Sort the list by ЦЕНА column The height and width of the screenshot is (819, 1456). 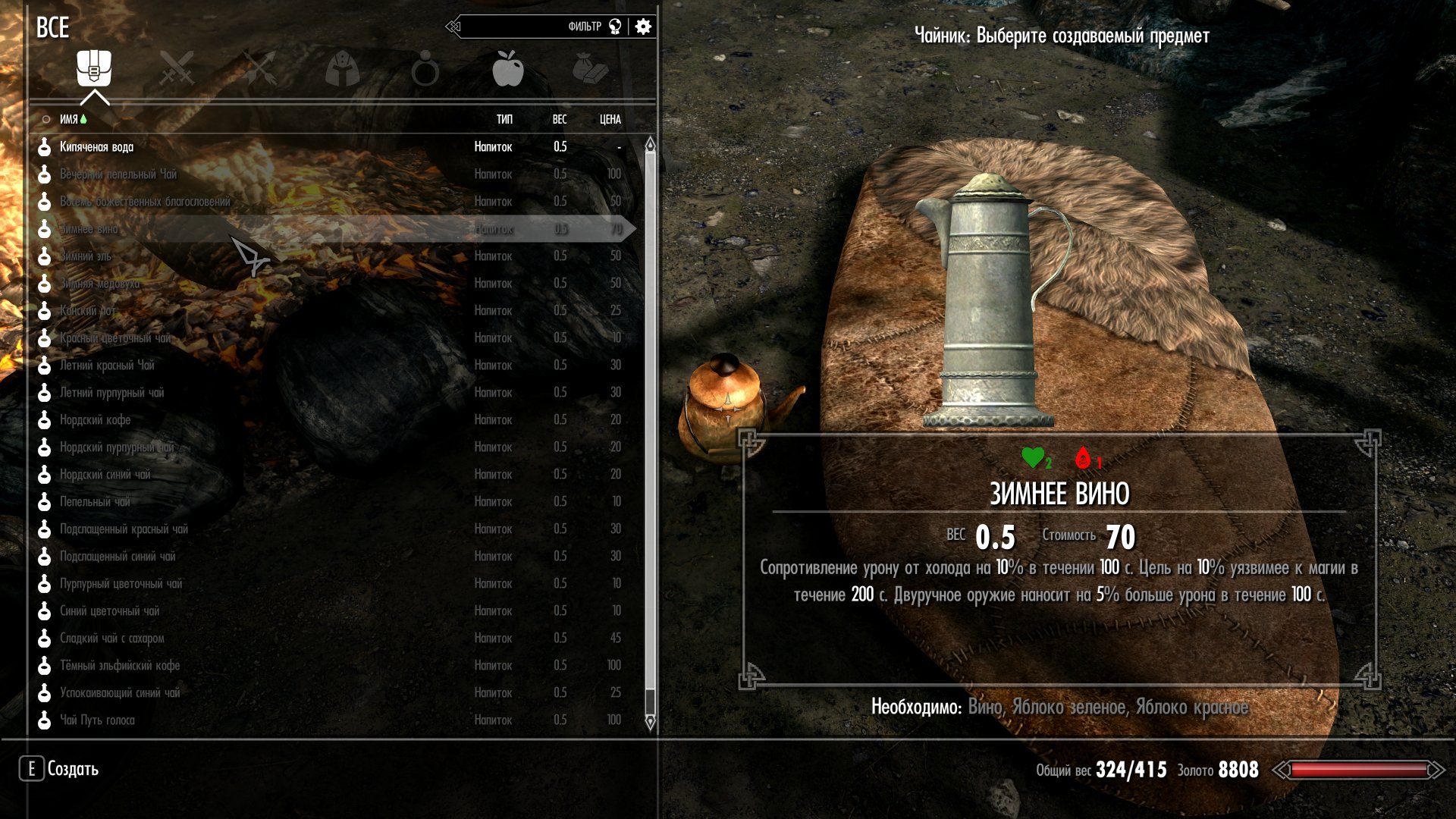(610, 120)
